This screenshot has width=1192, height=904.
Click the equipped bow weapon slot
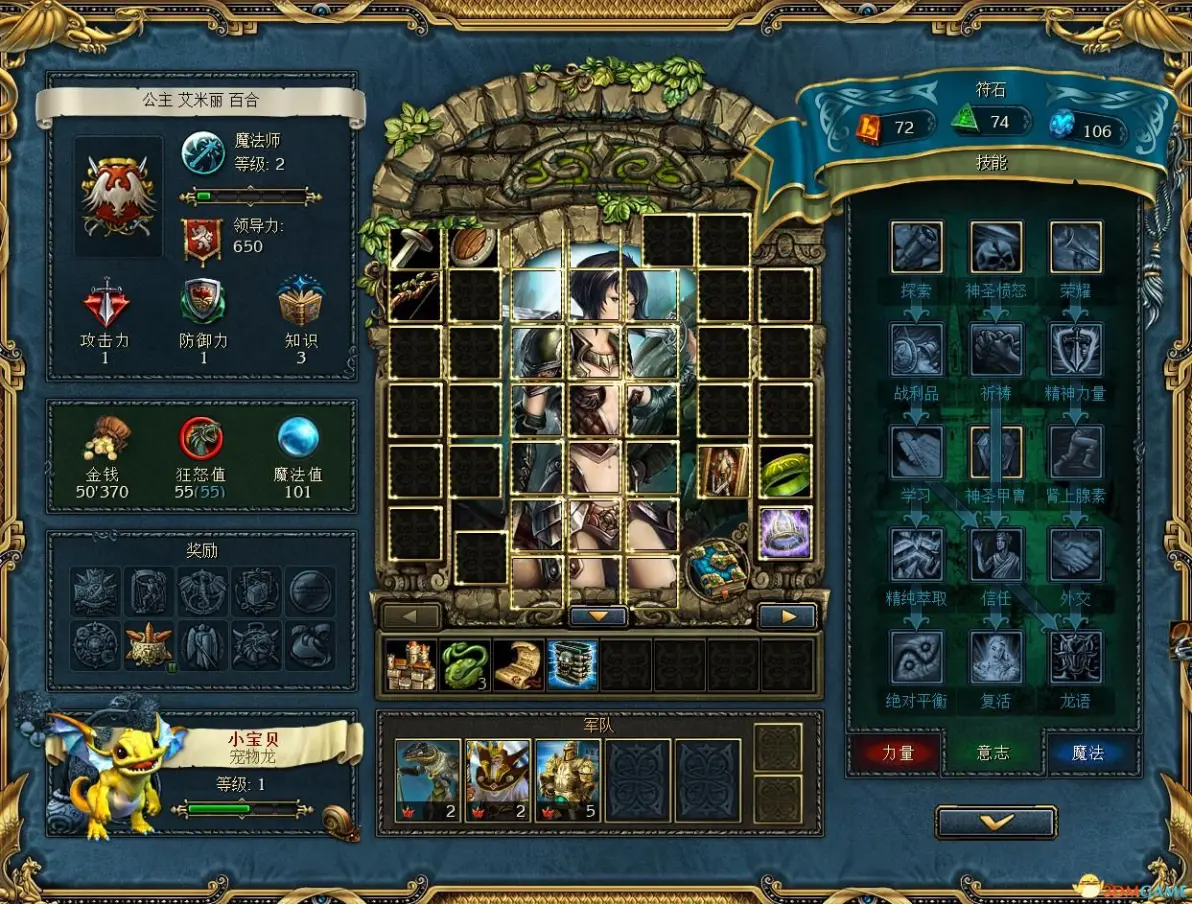(414, 293)
